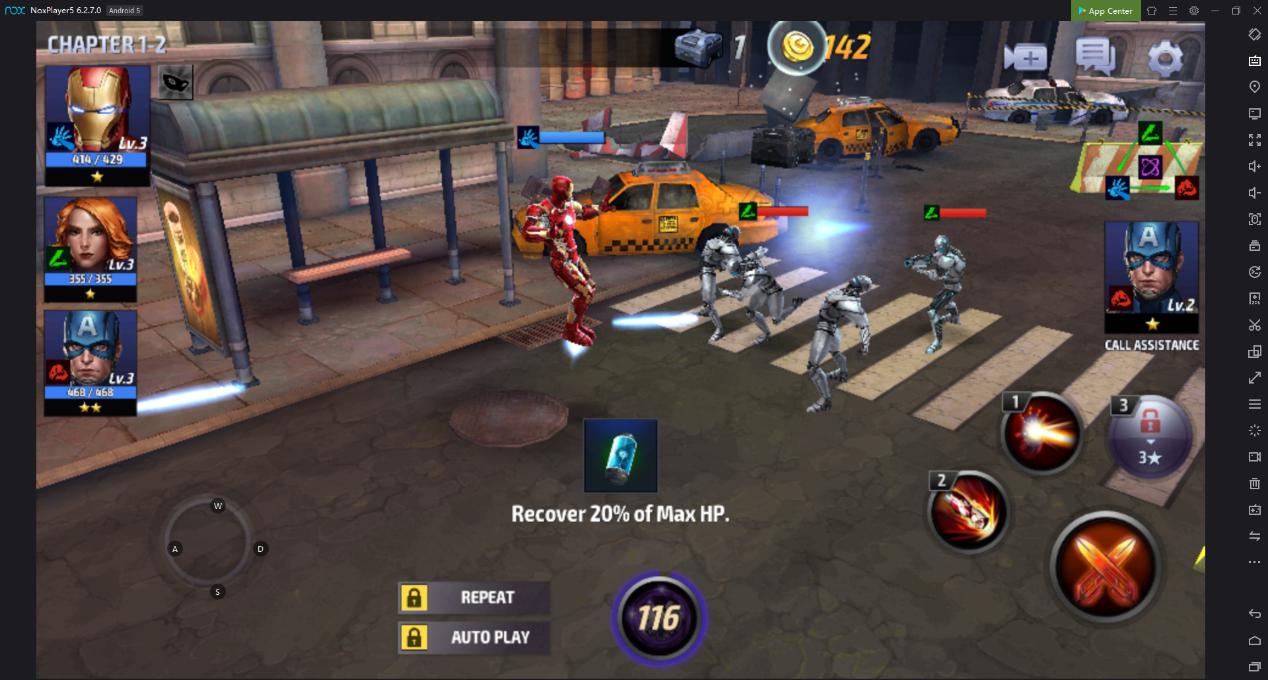The width and height of the screenshot is (1268, 680).
Task: Activate skill 1 energy blast
Action: (1042, 434)
